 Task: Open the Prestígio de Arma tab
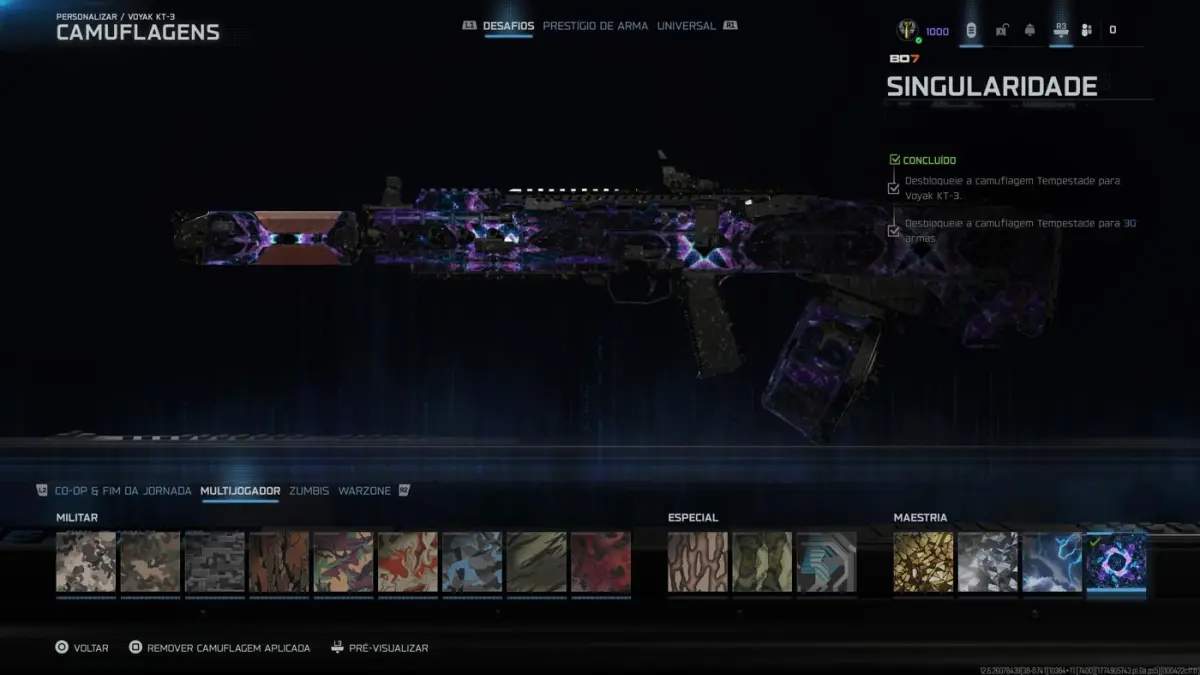(595, 26)
